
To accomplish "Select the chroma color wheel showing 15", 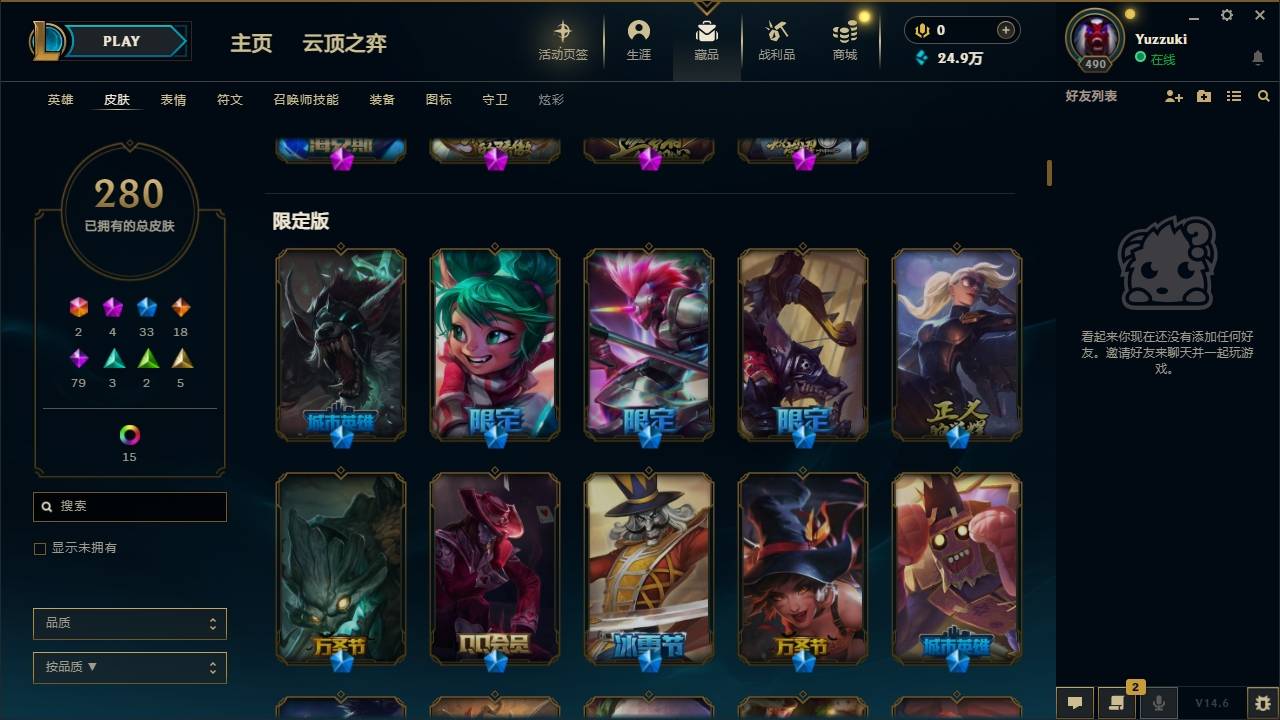I will (x=129, y=434).
